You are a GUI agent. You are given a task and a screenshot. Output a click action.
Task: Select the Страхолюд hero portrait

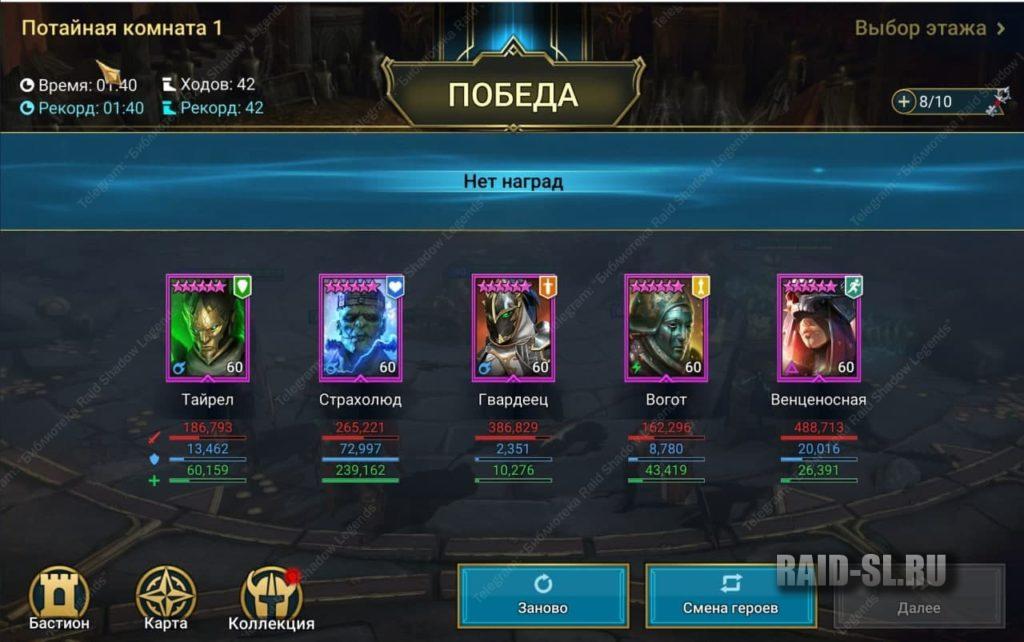360,328
